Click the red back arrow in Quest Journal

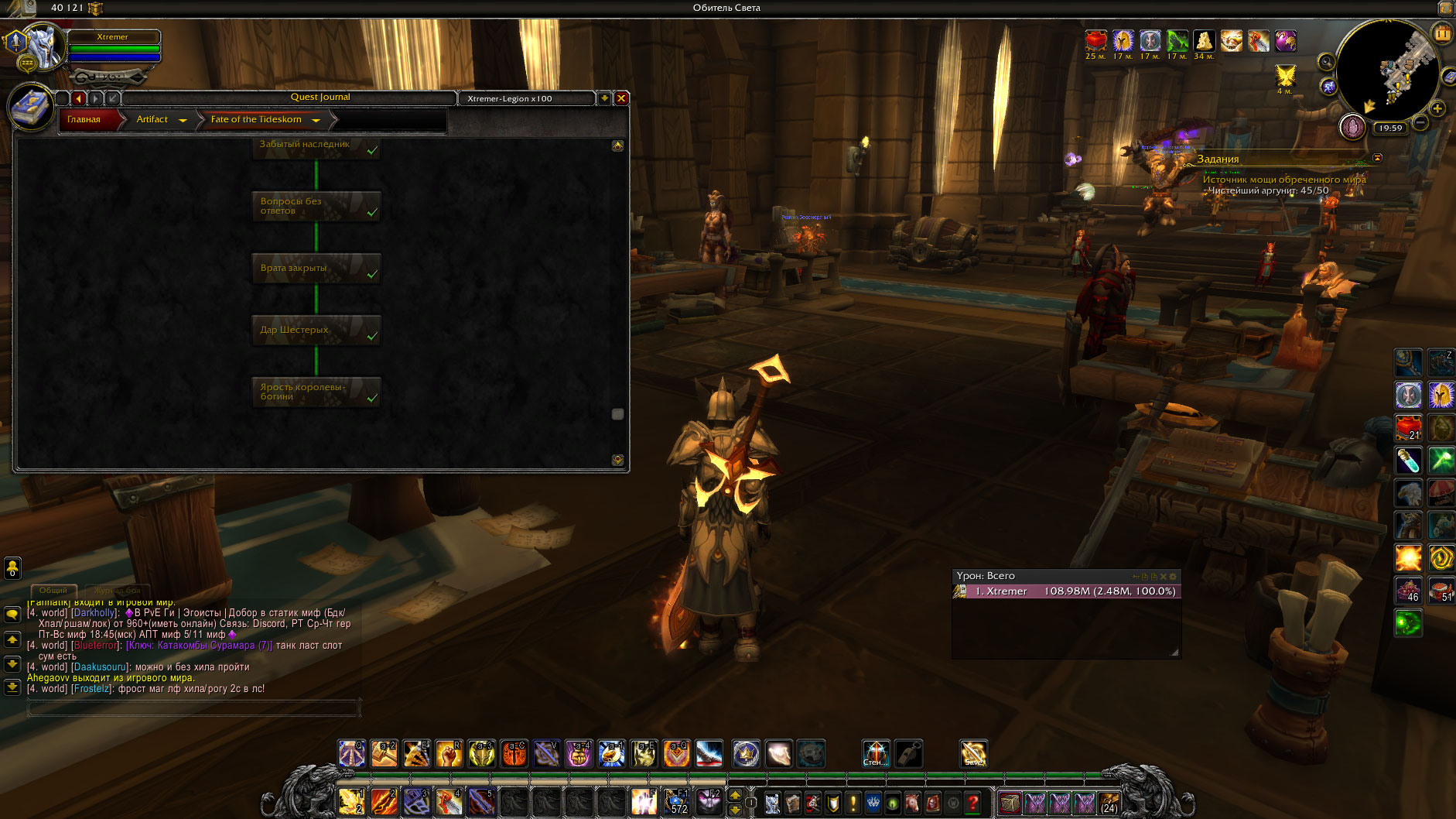click(78, 98)
